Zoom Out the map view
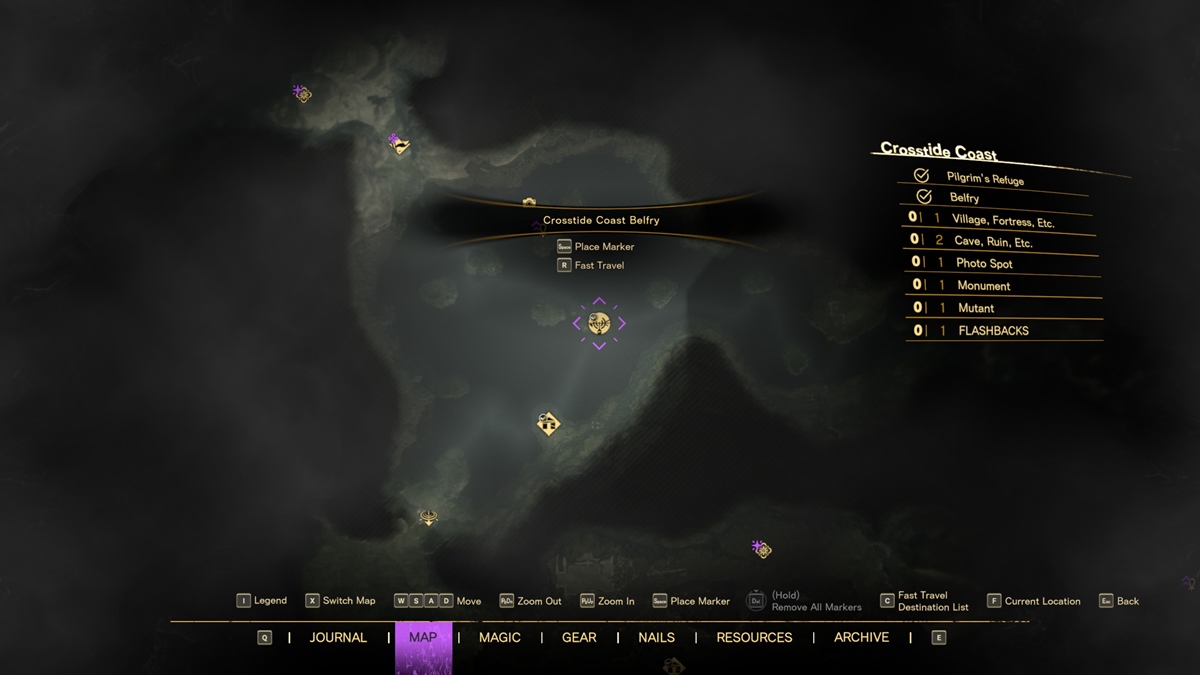The height and width of the screenshot is (675, 1200). pos(530,601)
